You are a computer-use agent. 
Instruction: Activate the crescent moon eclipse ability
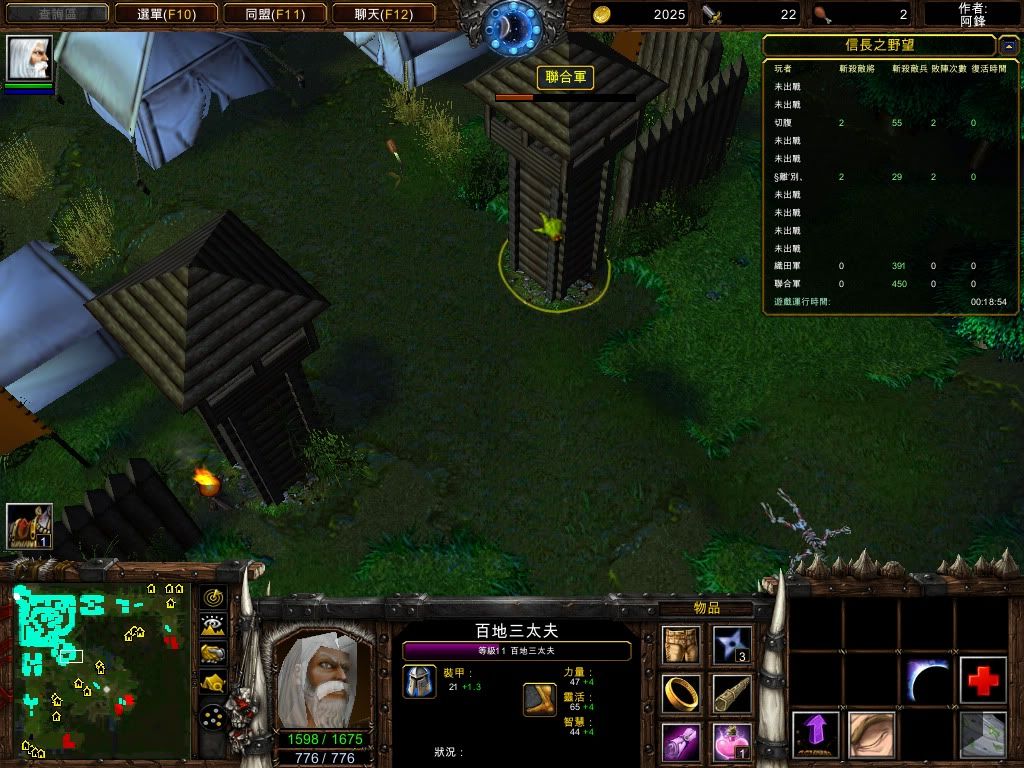coord(927,680)
